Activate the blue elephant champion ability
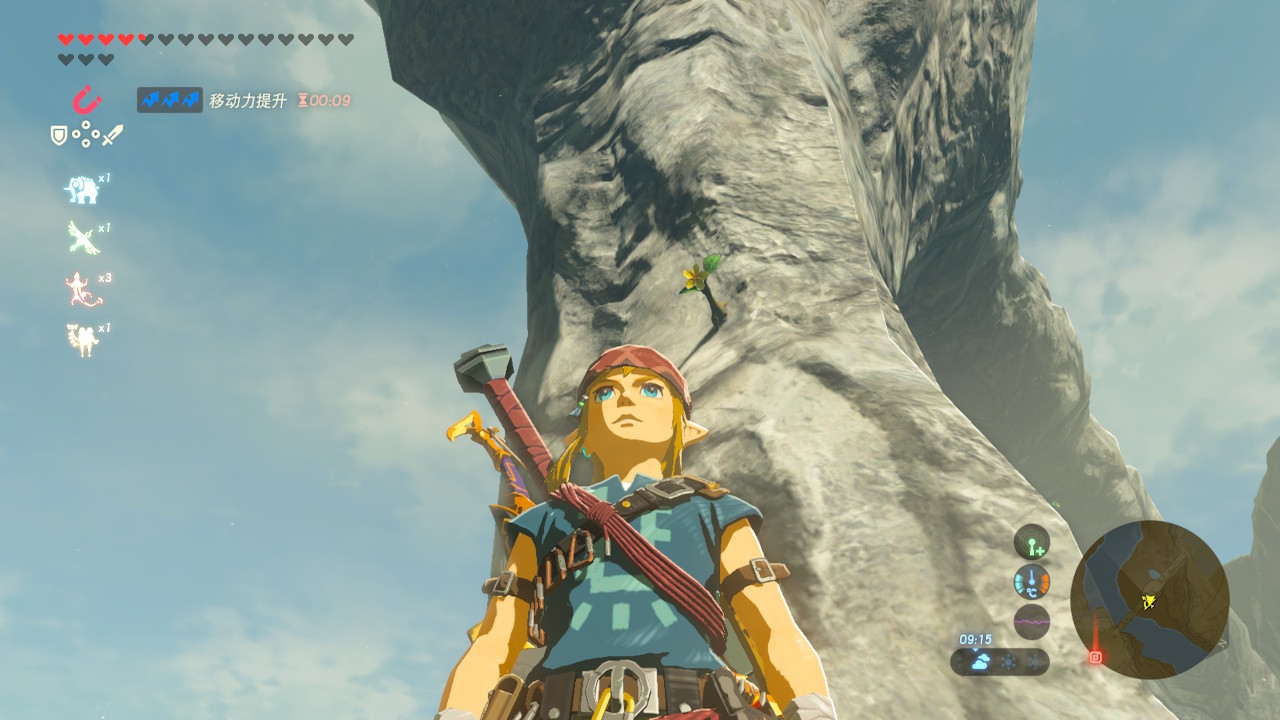The image size is (1280, 720). click(x=82, y=189)
